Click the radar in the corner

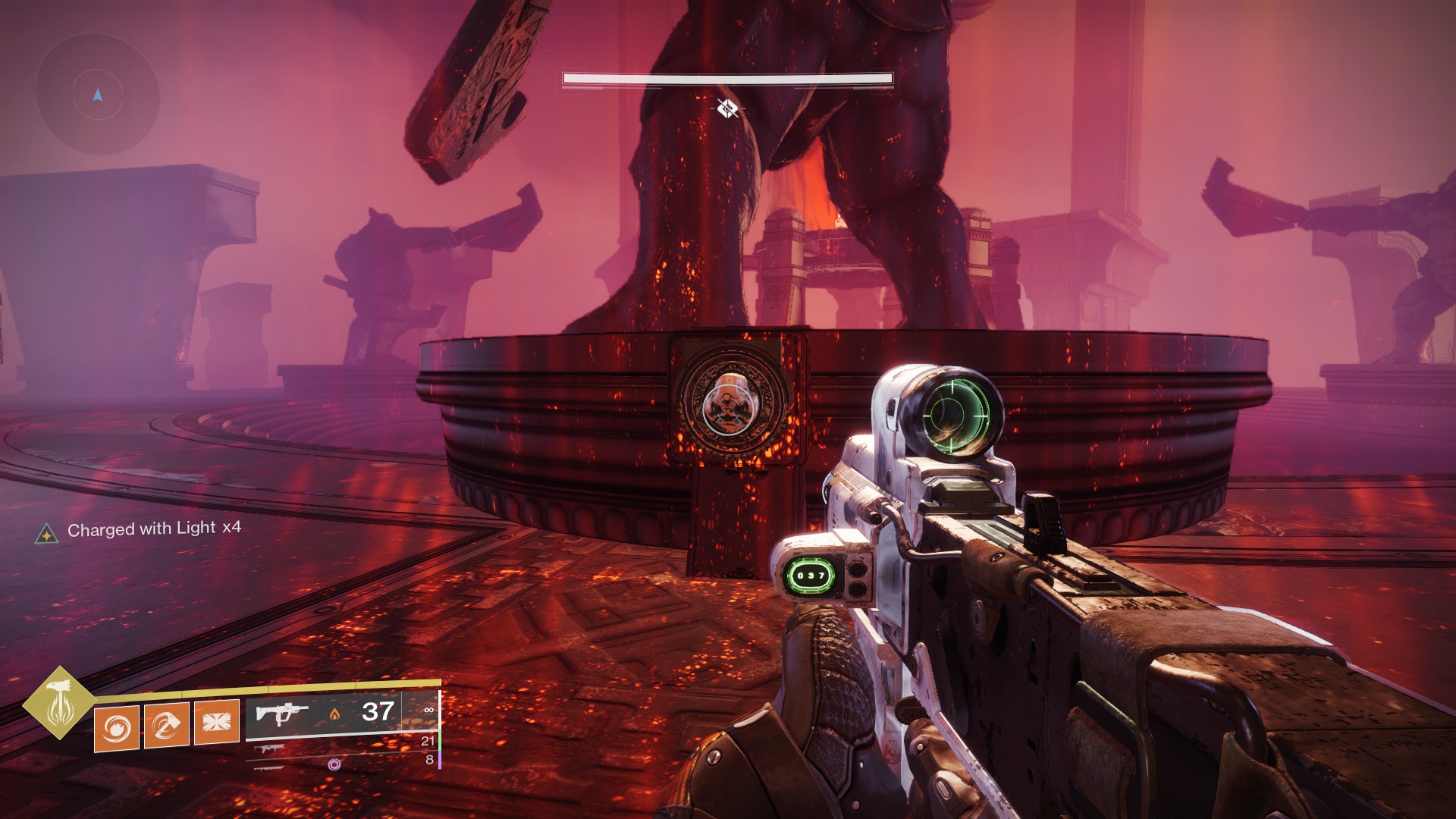[97, 96]
